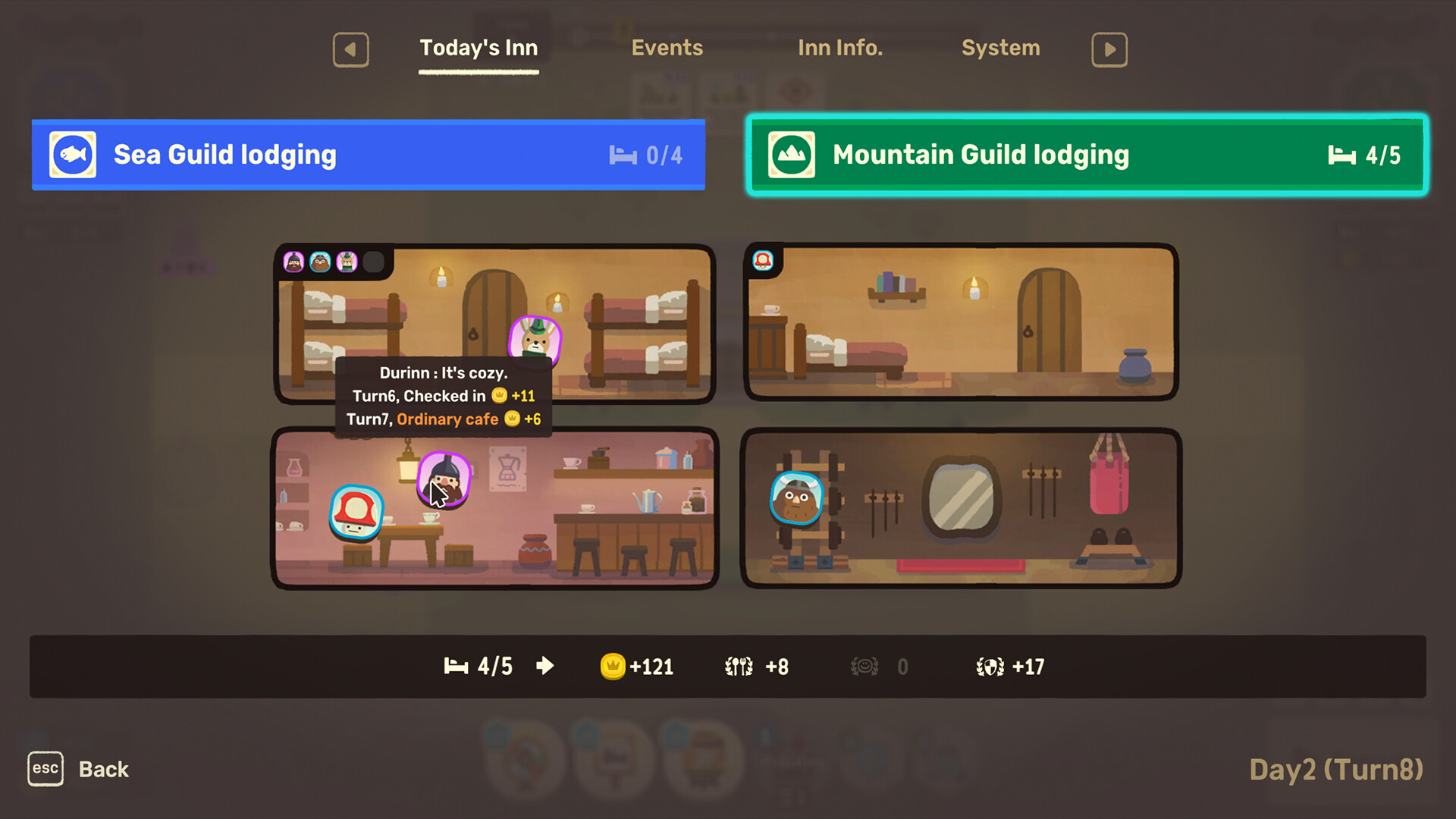1456x819 pixels.
Task: Click the mountain icon on Mountain Guild banner
Action: coord(791,154)
